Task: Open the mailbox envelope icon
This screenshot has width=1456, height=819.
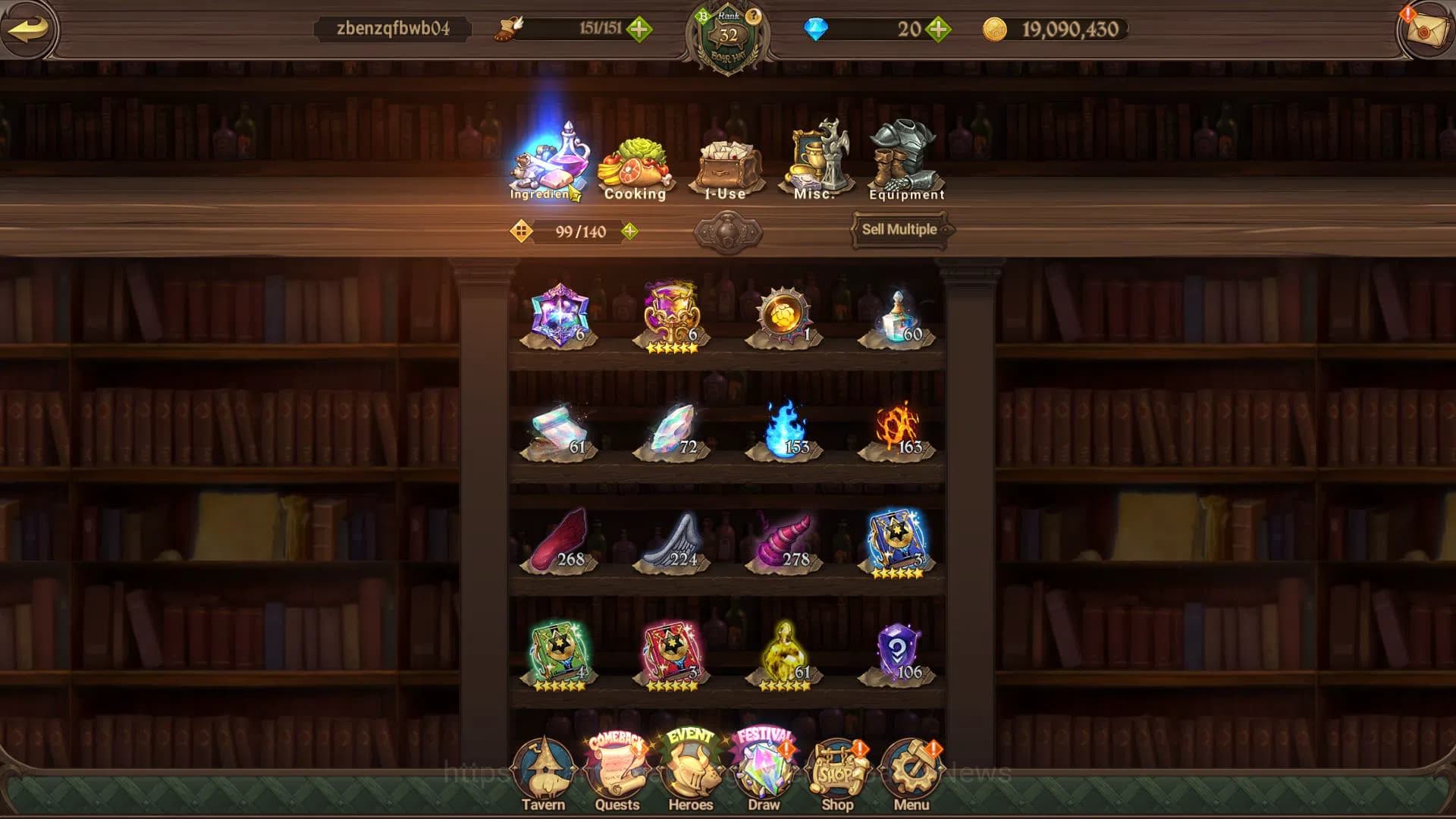Action: tap(1426, 30)
